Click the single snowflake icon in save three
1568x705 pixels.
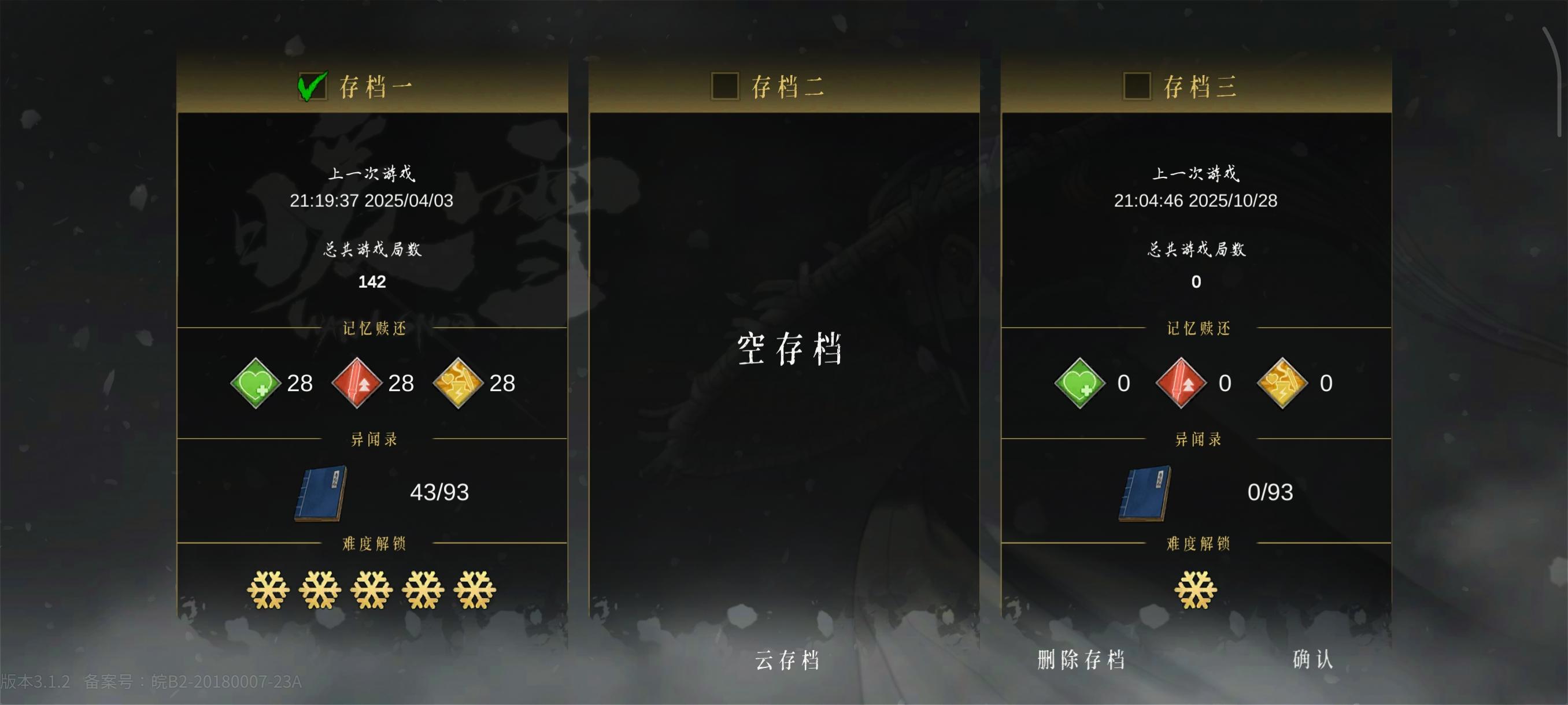1195,589
